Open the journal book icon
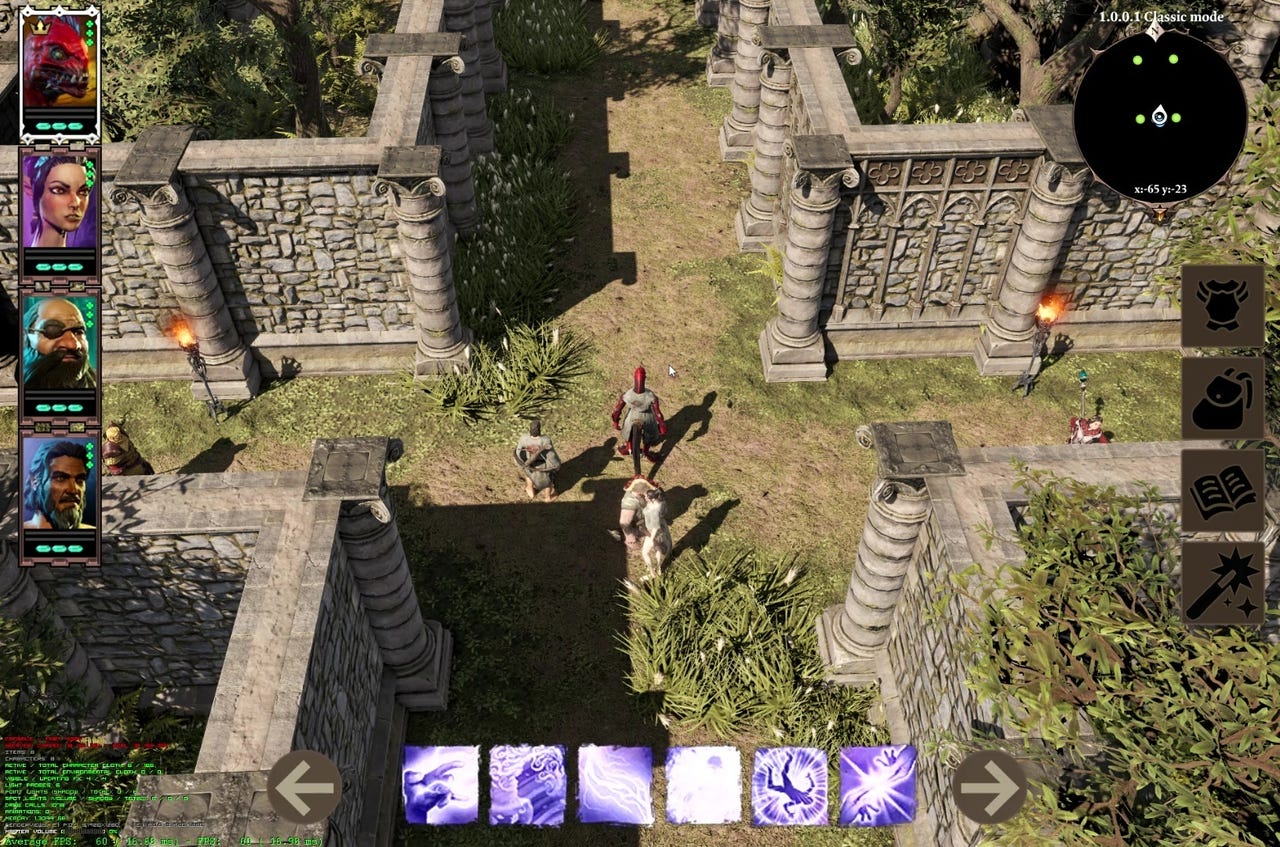The image size is (1280, 847). tap(1222, 490)
